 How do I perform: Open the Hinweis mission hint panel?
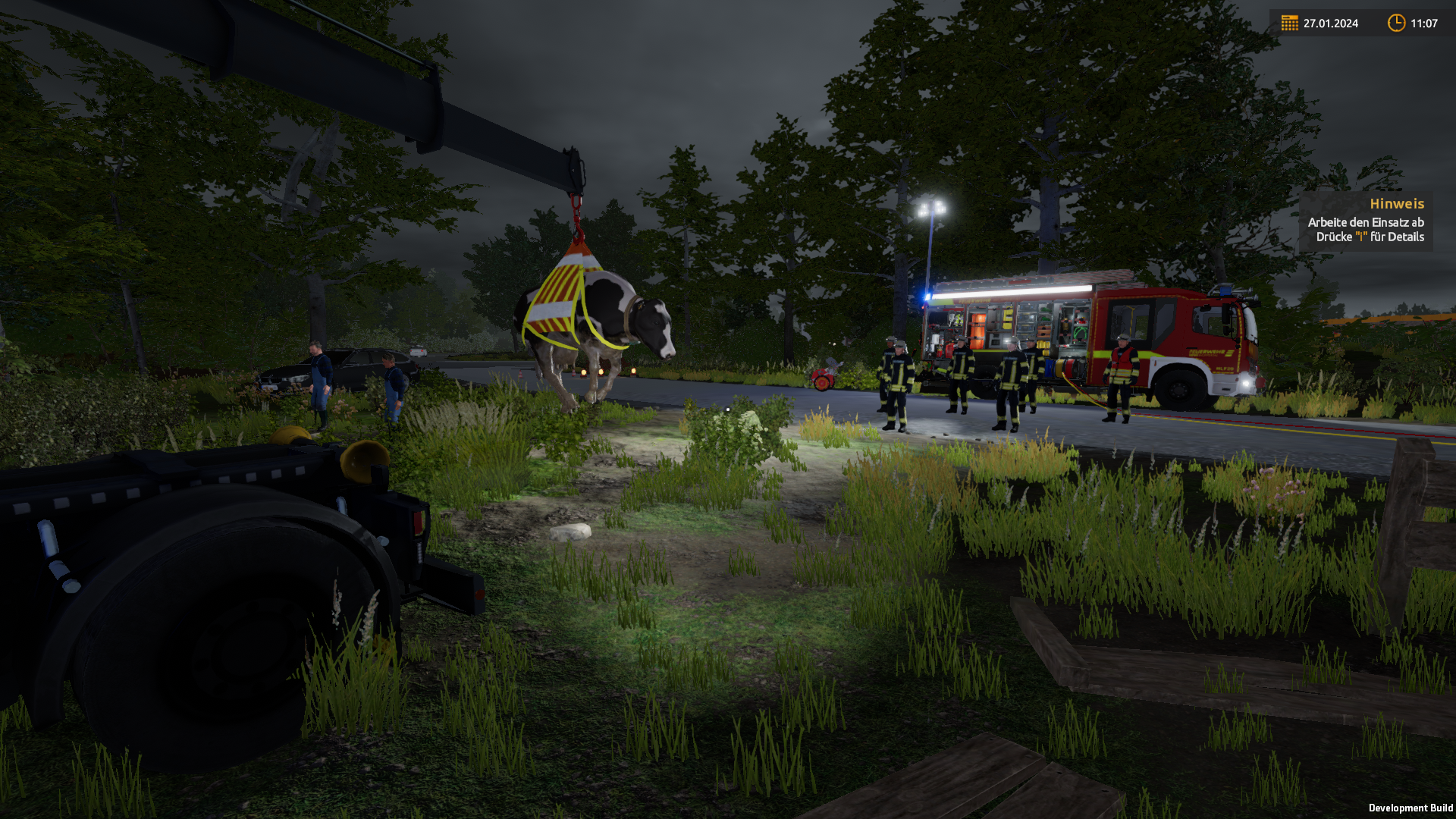[1366, 221]
